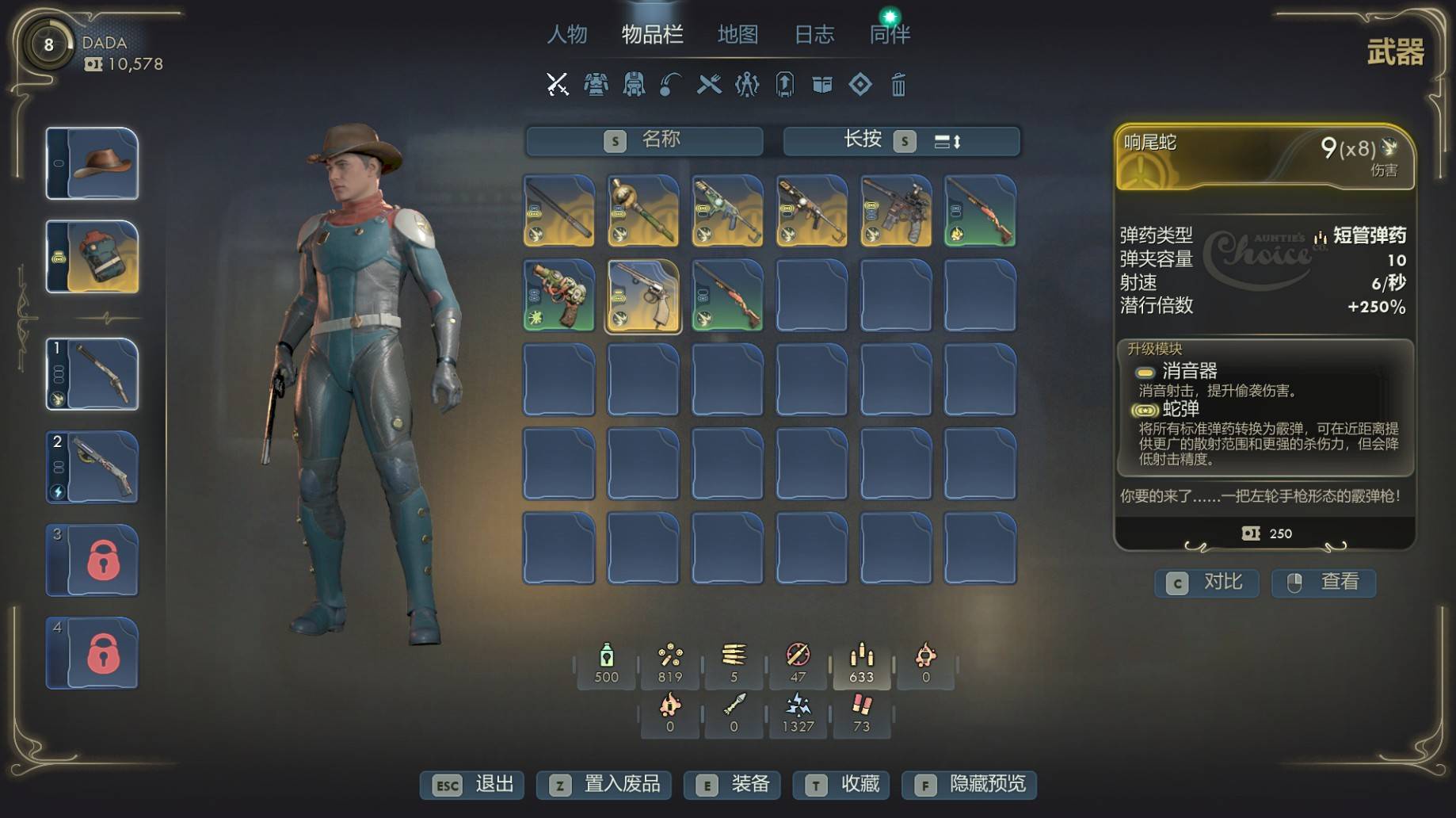Pick the scoped heavy pistol item

[896, 211]
